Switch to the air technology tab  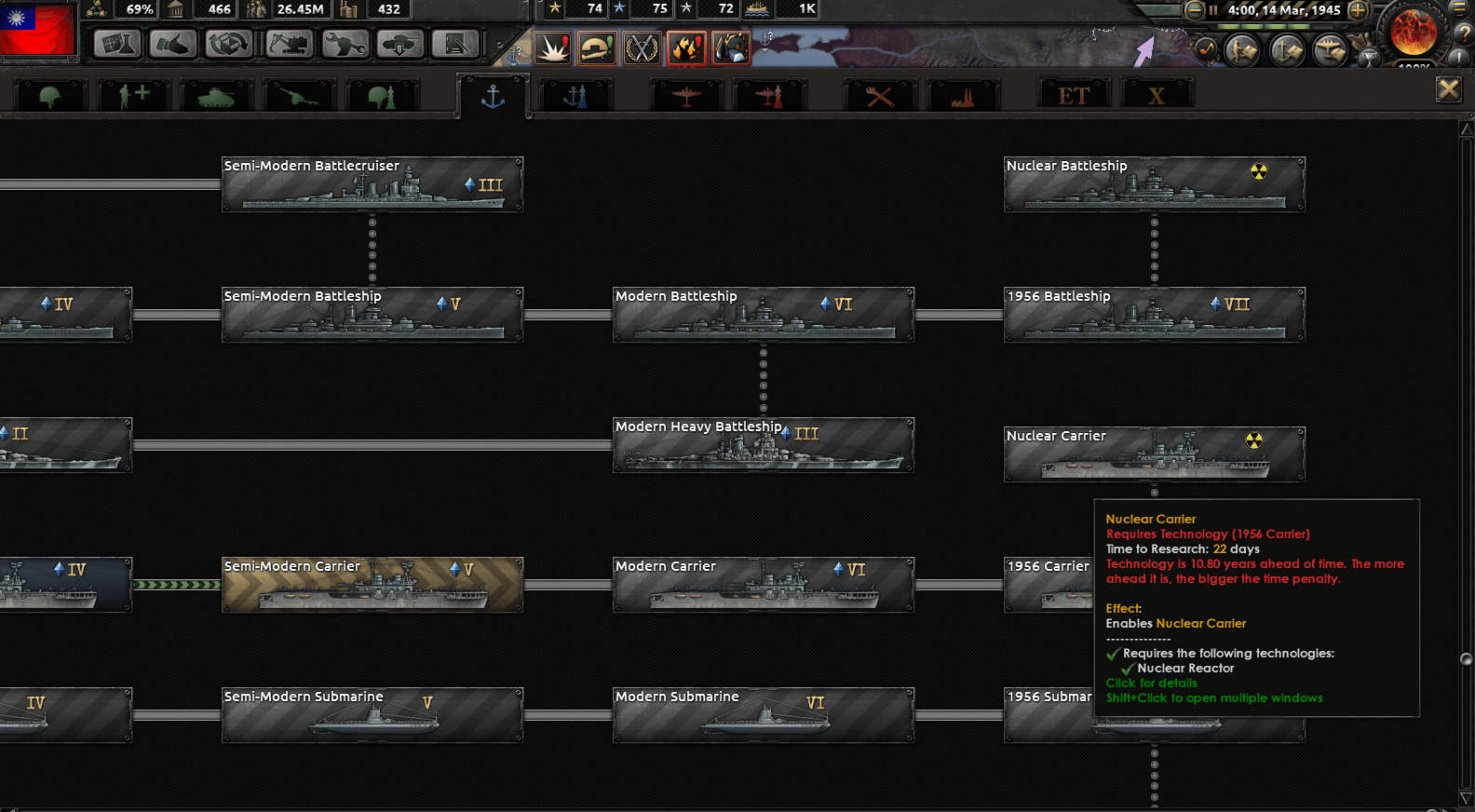(x=687, y=93)
